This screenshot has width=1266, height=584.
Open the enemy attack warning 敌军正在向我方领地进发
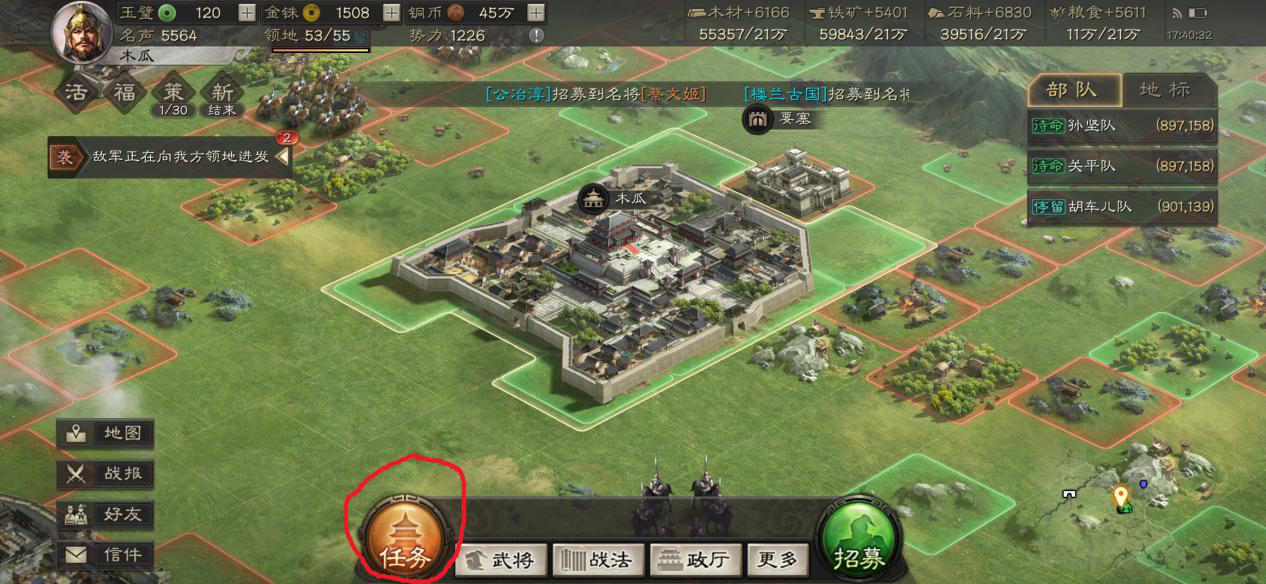(x=170, y=157)
